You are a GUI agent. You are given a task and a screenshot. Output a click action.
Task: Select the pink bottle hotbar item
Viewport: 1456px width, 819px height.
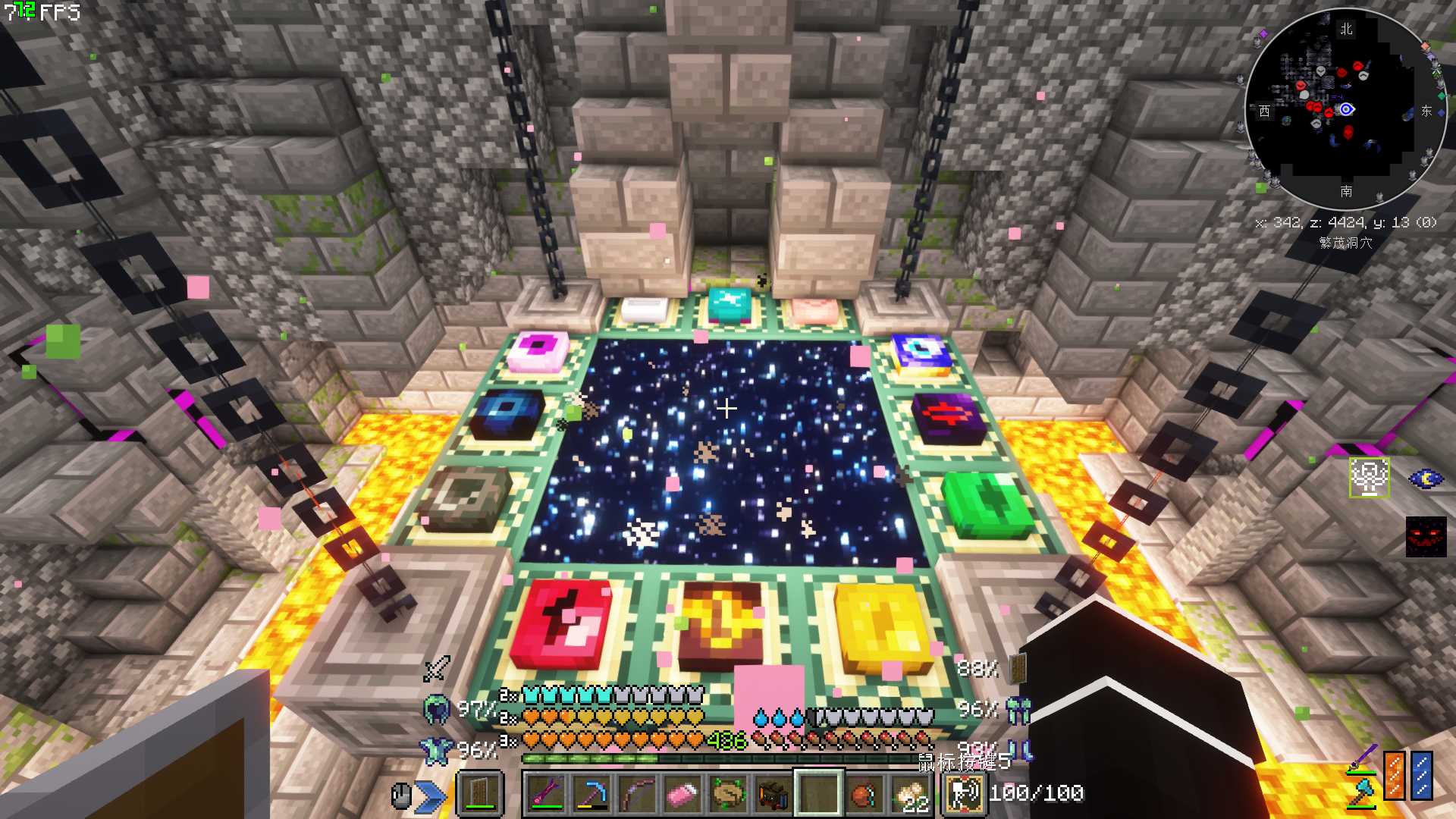click(x=681, y=794)
